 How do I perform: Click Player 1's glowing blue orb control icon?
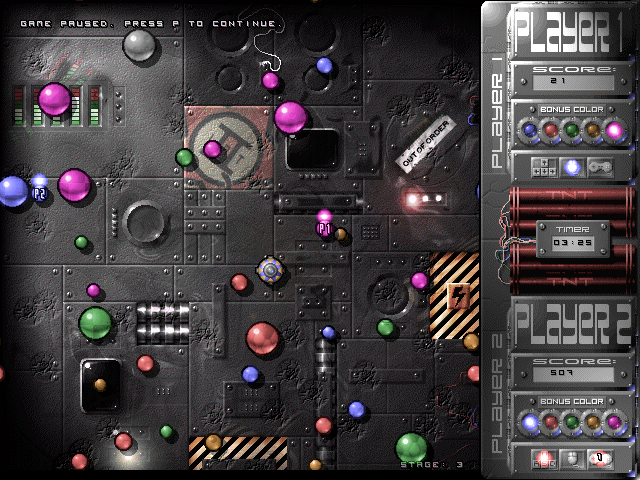click(x=572, y=166)
